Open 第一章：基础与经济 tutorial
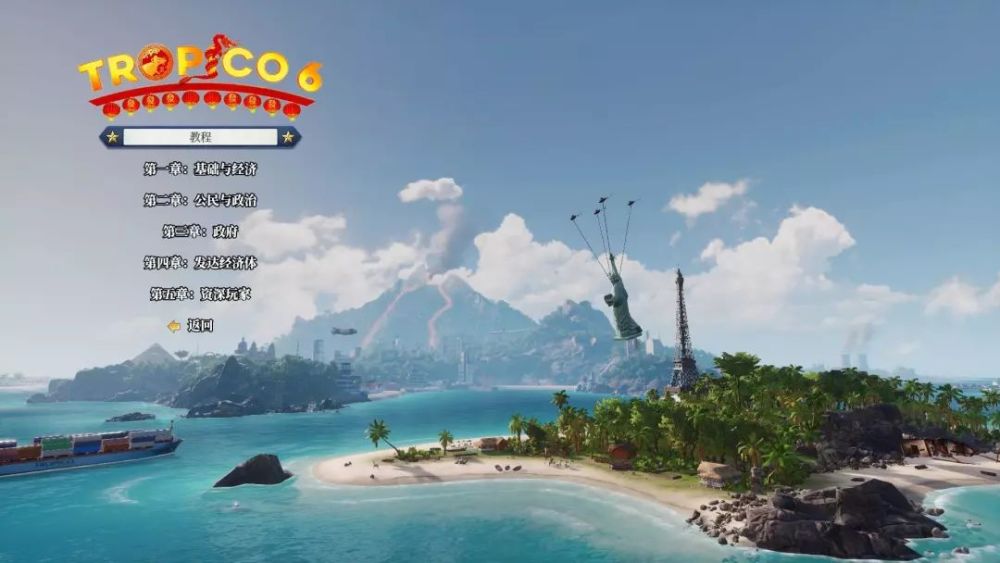Screen dimensions: 1000x563 200,169
